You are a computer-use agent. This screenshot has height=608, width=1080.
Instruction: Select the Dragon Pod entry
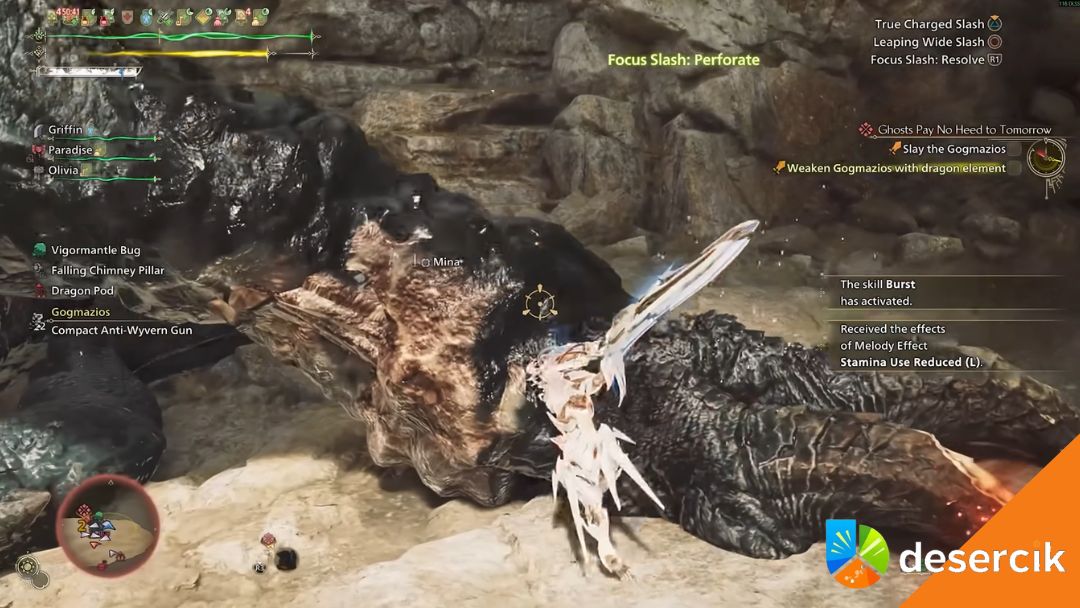click(82, 291)
